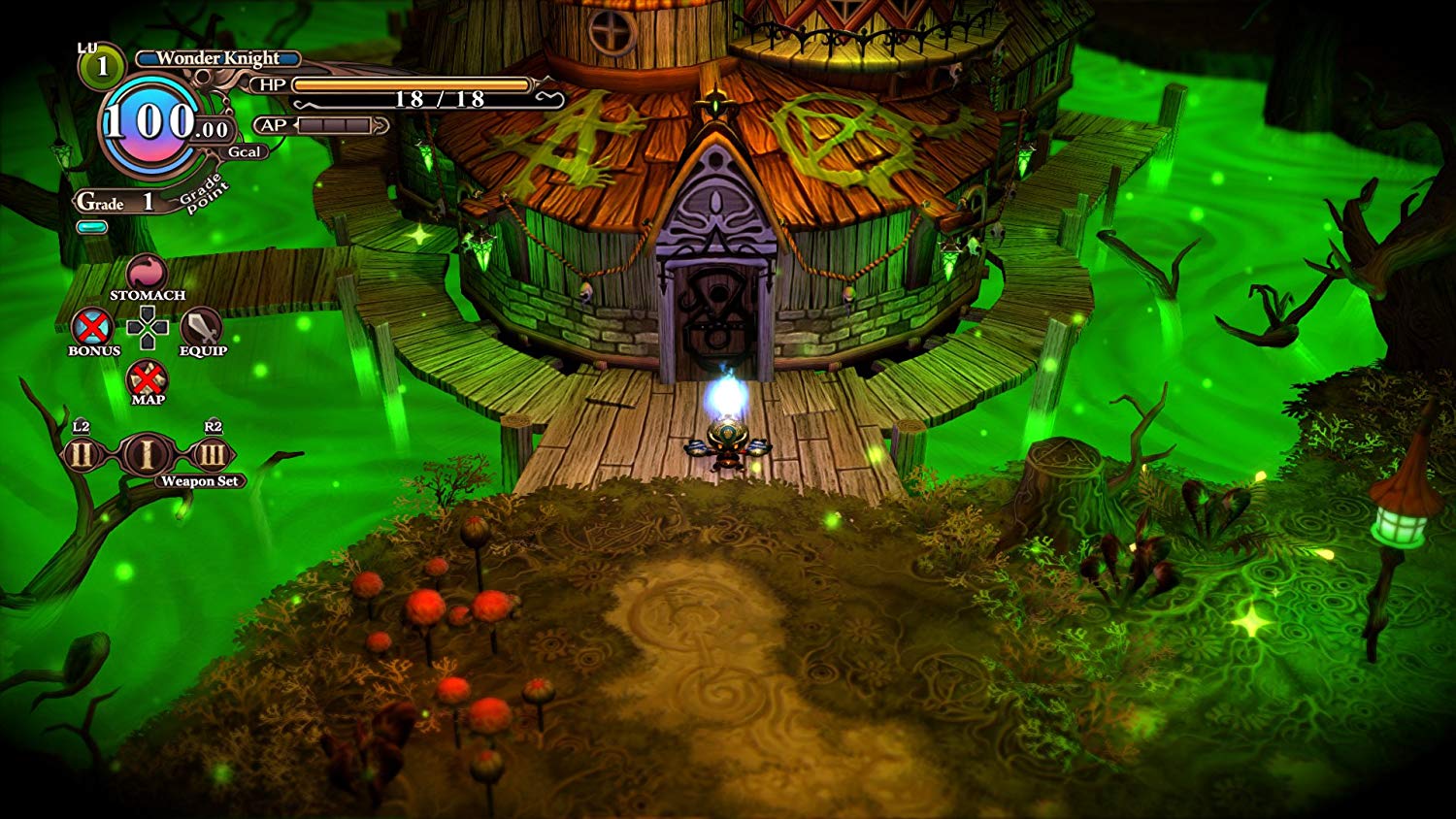Open the Equip sword icon
Viewport: 1456px width, 819px height.
point(201,327)
